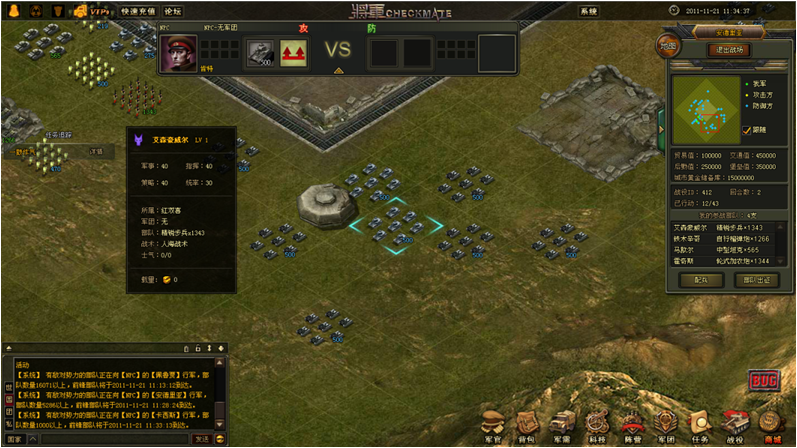Viewport: 797px width, 448px height.
Task: Open the 论坛 forum link
Action: click(173, 11)
